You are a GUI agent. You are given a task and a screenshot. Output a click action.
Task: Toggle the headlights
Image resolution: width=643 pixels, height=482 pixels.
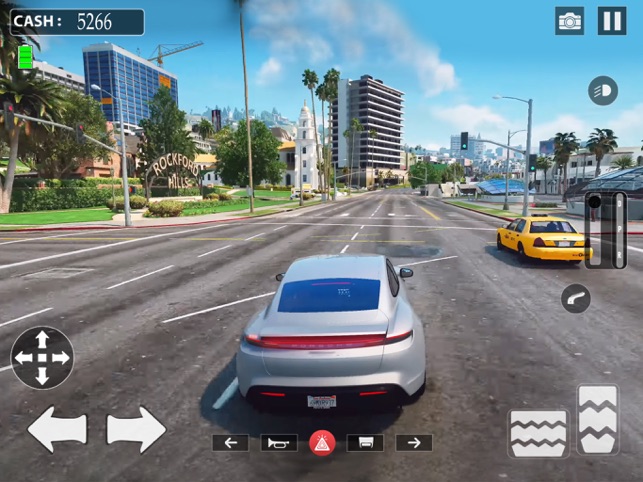[603, 89]
